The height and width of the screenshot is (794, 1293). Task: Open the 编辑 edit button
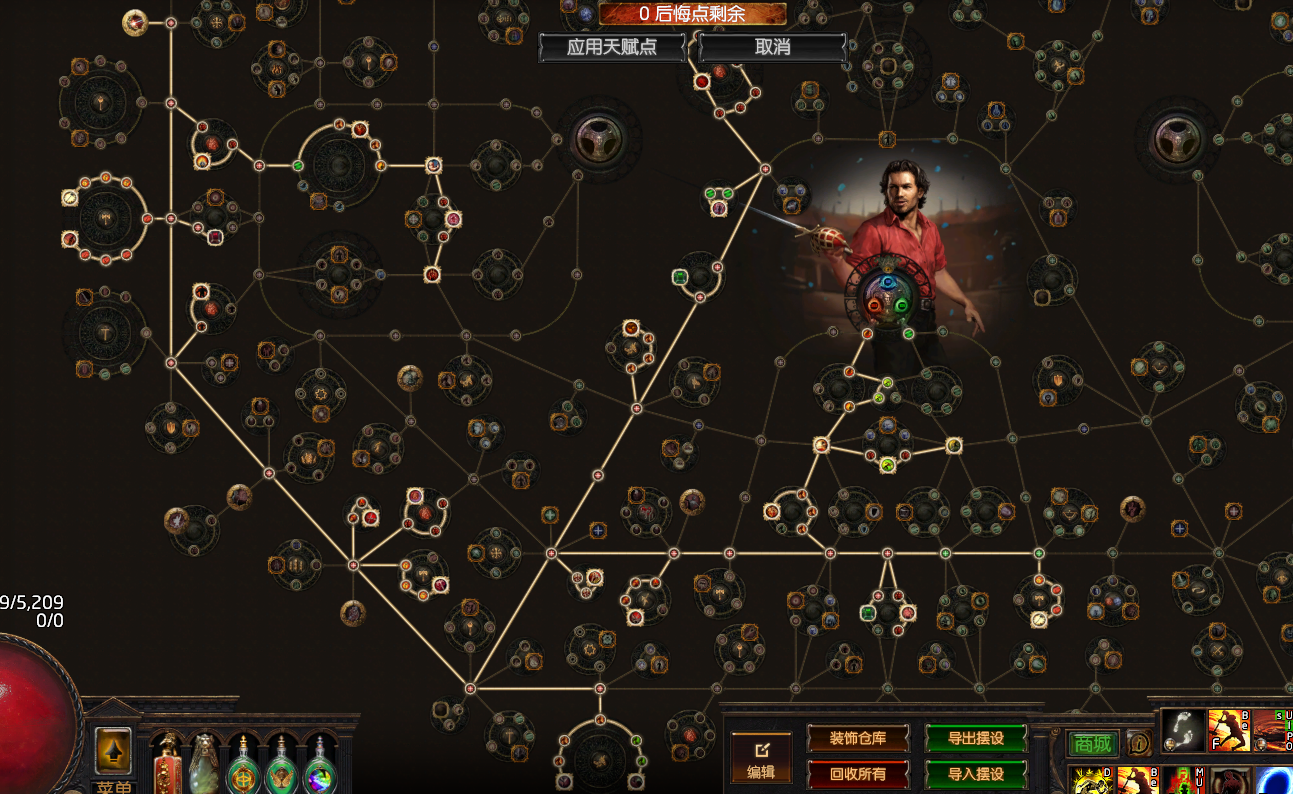[x=761, y=757]
